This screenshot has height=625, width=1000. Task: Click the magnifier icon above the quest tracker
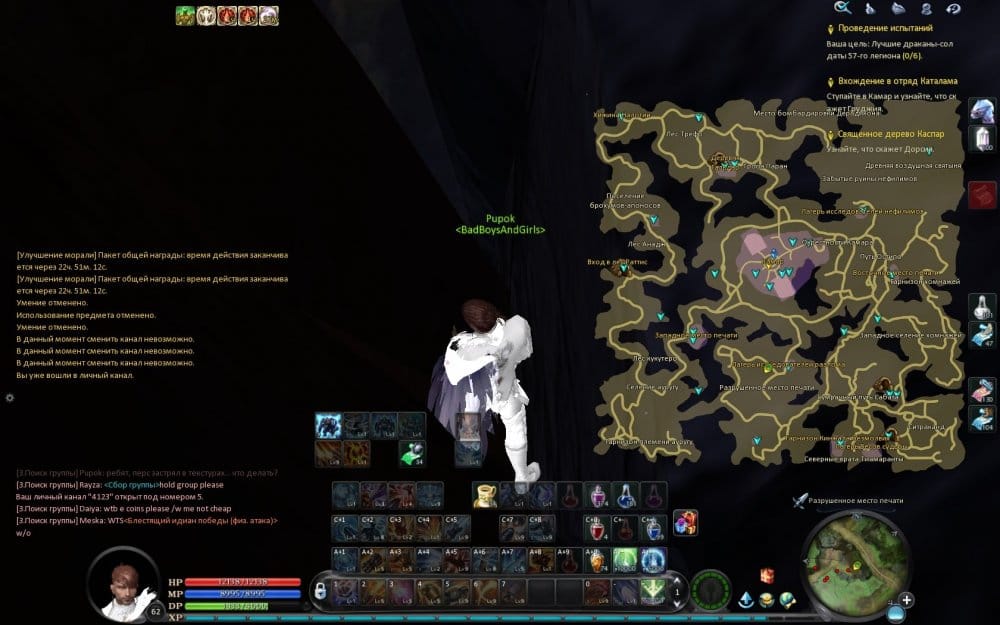(x=842, y=8)
